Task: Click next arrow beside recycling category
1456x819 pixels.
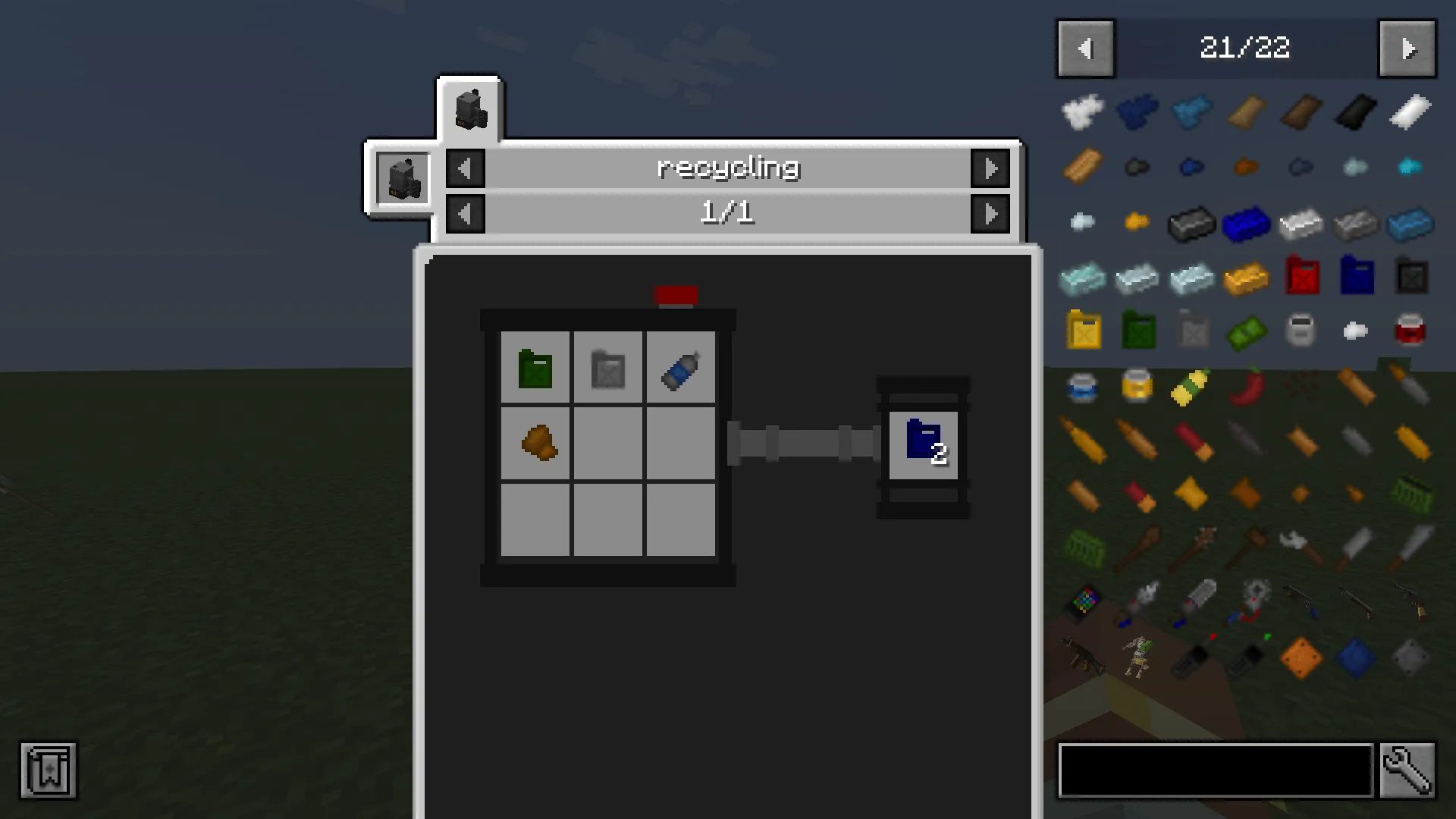Action: click(x=992, y=168)
